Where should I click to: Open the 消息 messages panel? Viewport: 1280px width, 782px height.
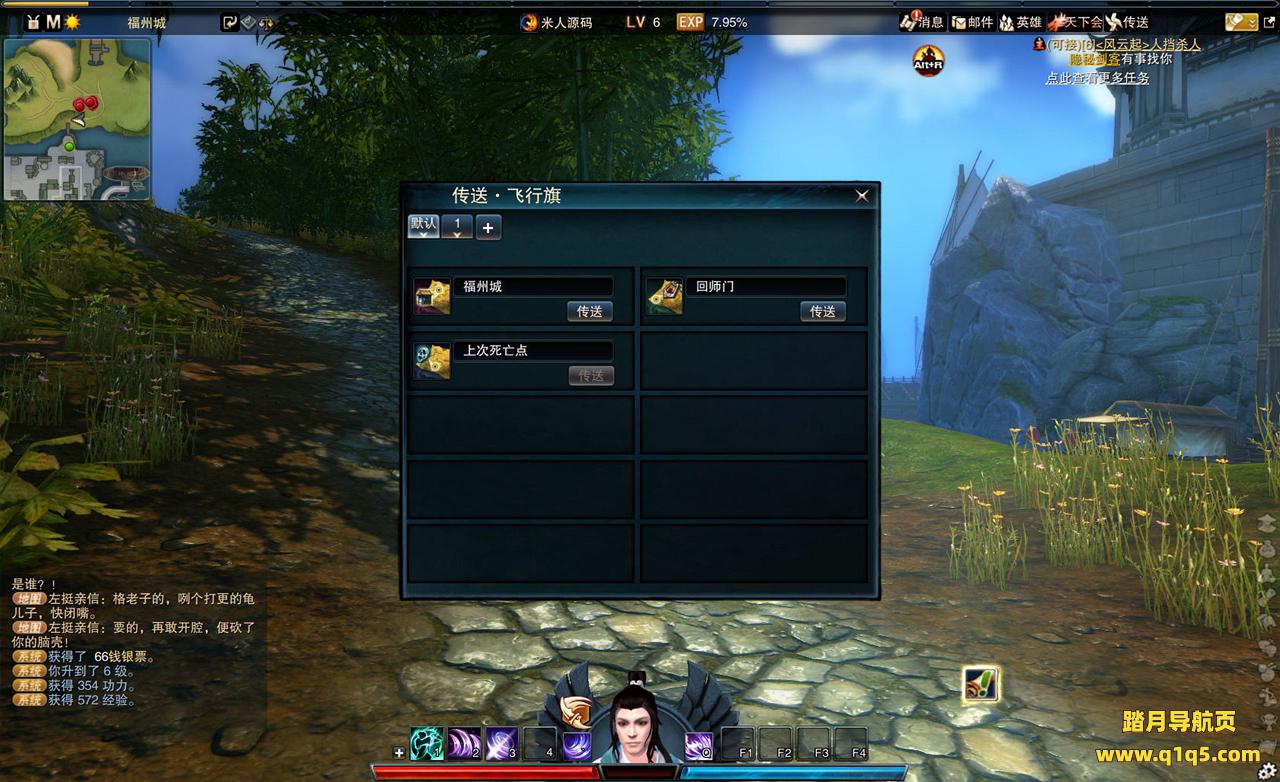pyautogui.click(x=922, y=22)
